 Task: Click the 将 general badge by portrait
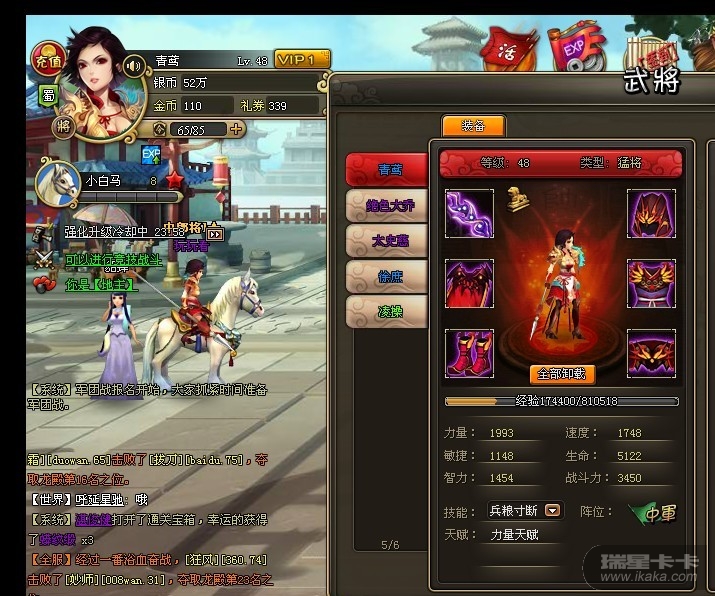coord(63,125)
